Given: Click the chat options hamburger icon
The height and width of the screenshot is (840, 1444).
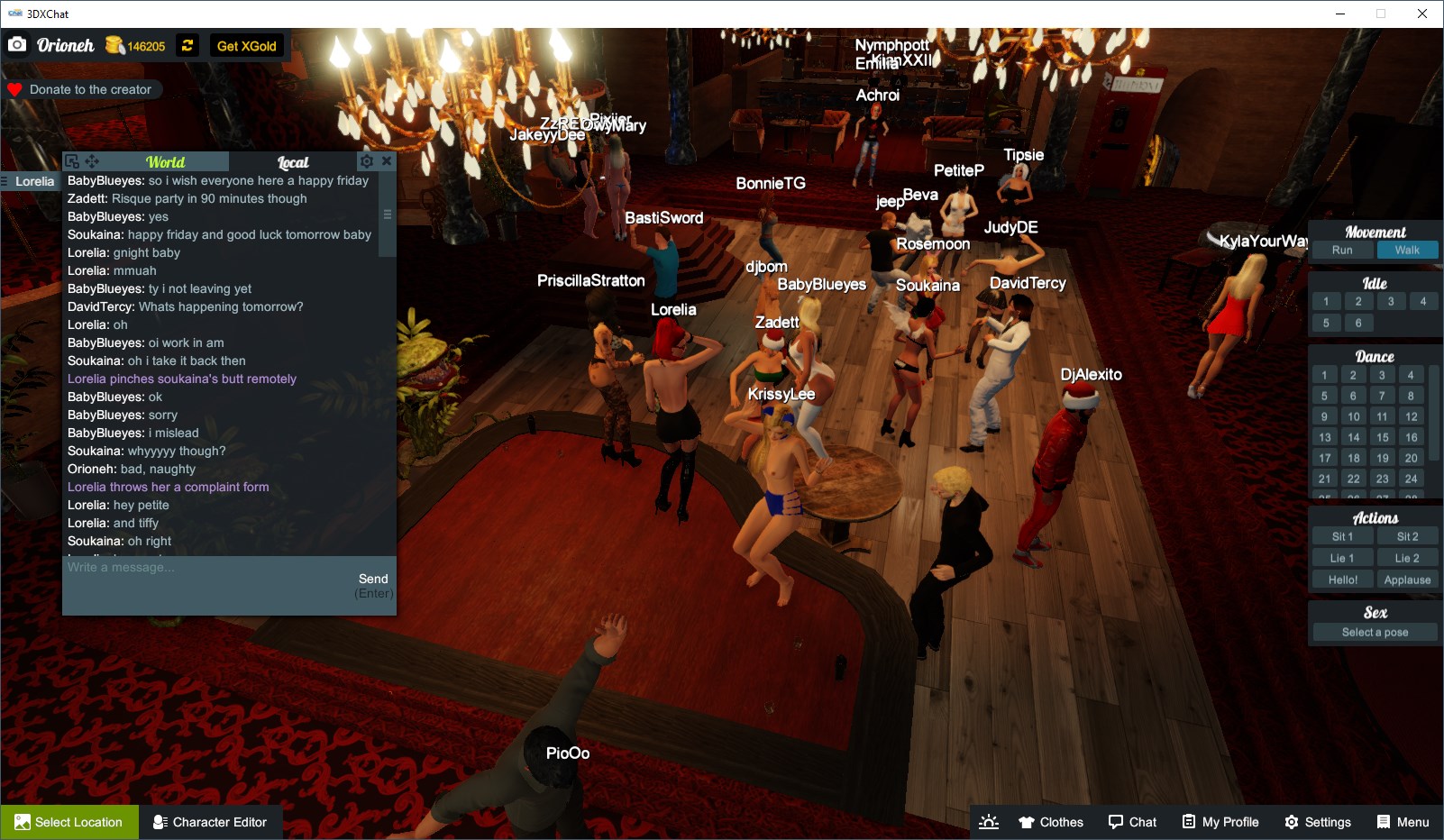Looking at the screenshot, I should click(386, 215).
